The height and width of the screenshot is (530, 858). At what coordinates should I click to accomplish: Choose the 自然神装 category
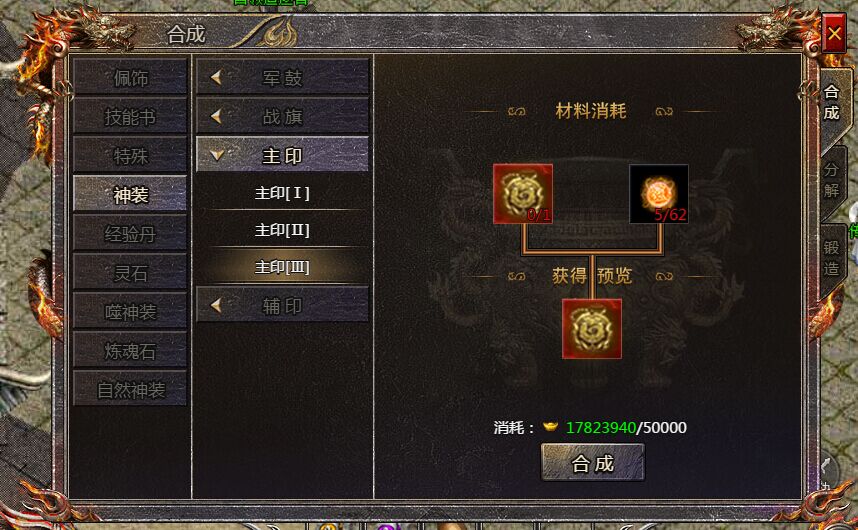click(130, 390)
